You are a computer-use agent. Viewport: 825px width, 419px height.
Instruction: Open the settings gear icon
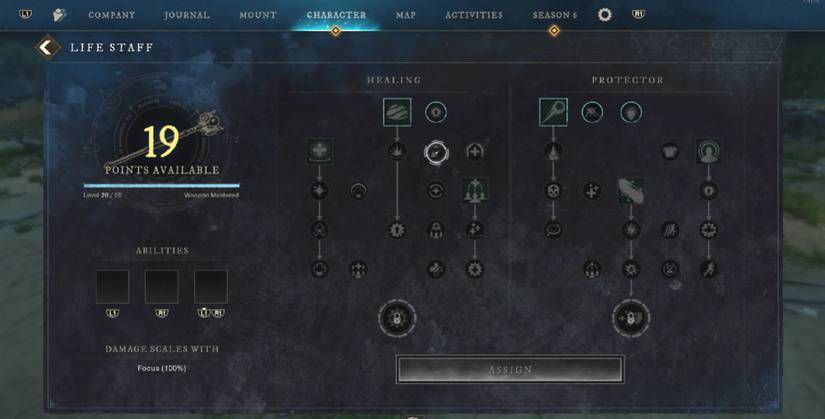coord(605,15)
